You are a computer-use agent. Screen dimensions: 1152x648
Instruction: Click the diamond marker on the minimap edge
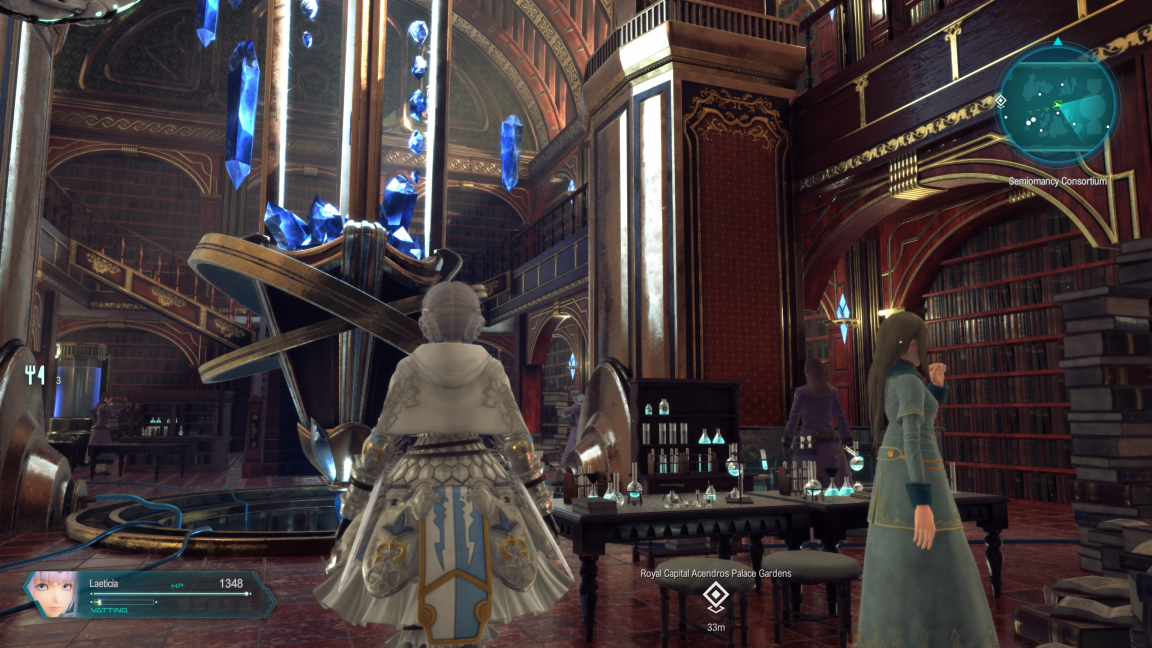click(x=1001, y=101)
